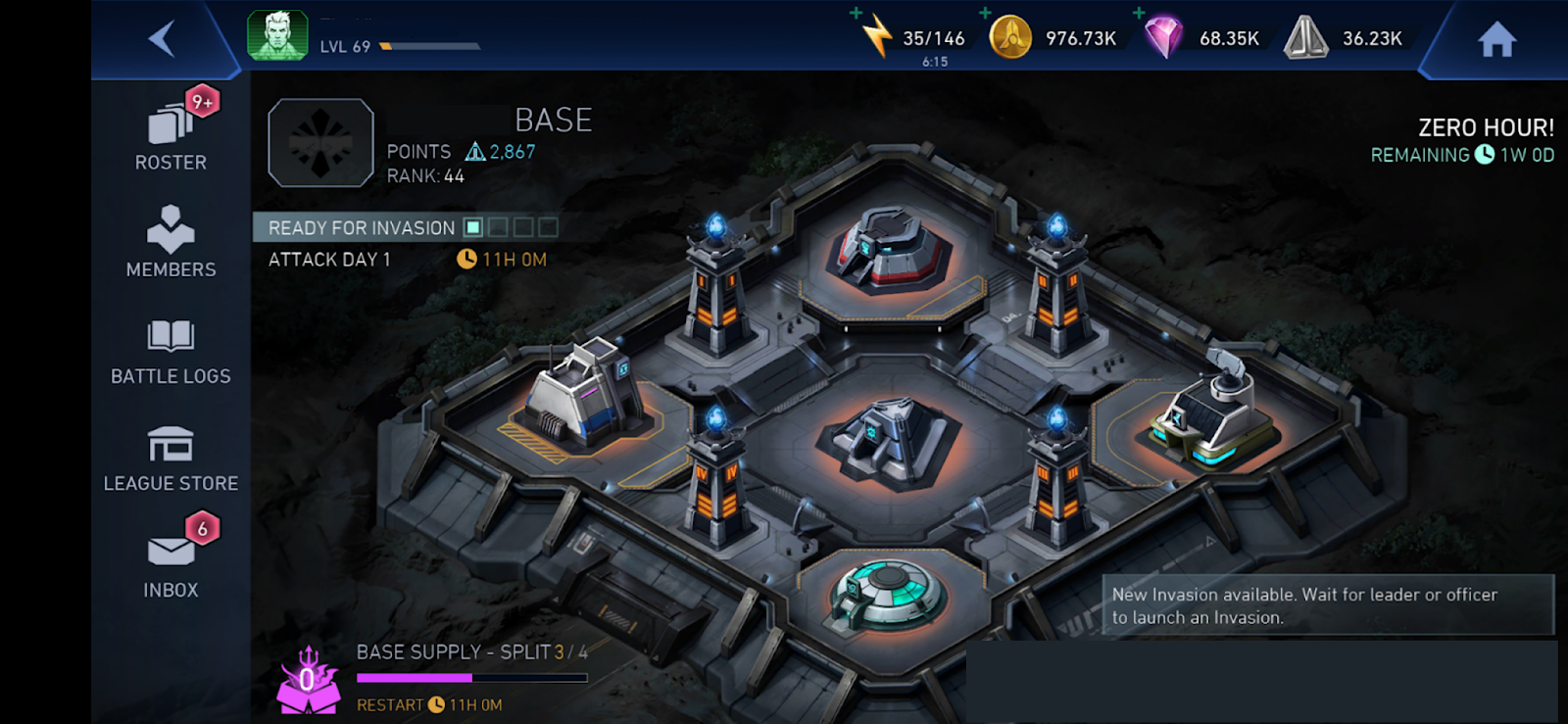Image resolution: width=1568 pixels, height=724 pixels.
Task: Open the league emblem badge
Action: pyautogui.click(x=321, y=143)
